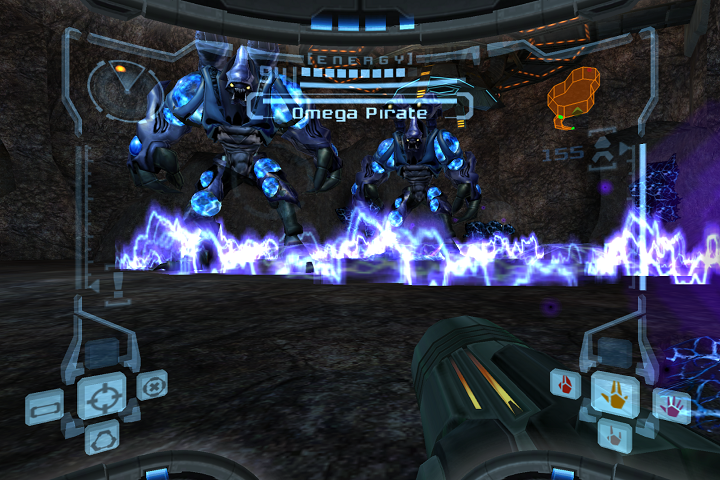Switch to the scan visor rectangle icon

[x=46, y=409]
